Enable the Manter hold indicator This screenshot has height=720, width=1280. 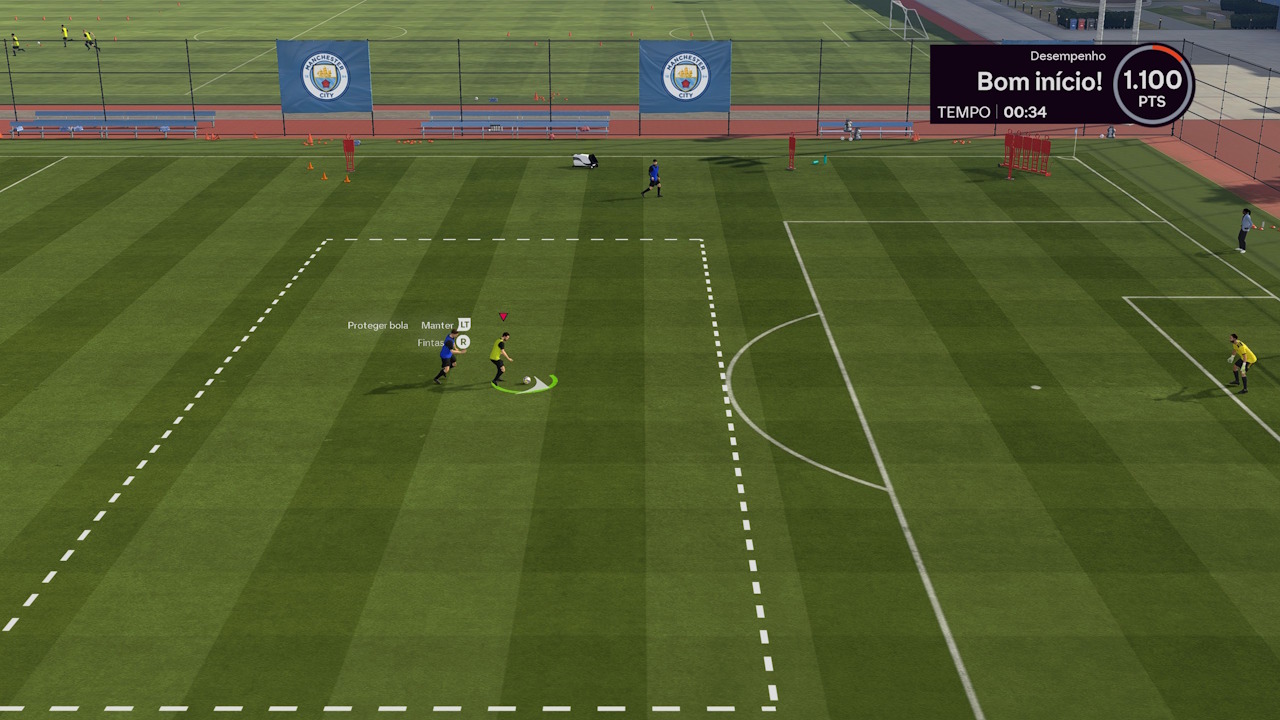[x=438, y=325]
